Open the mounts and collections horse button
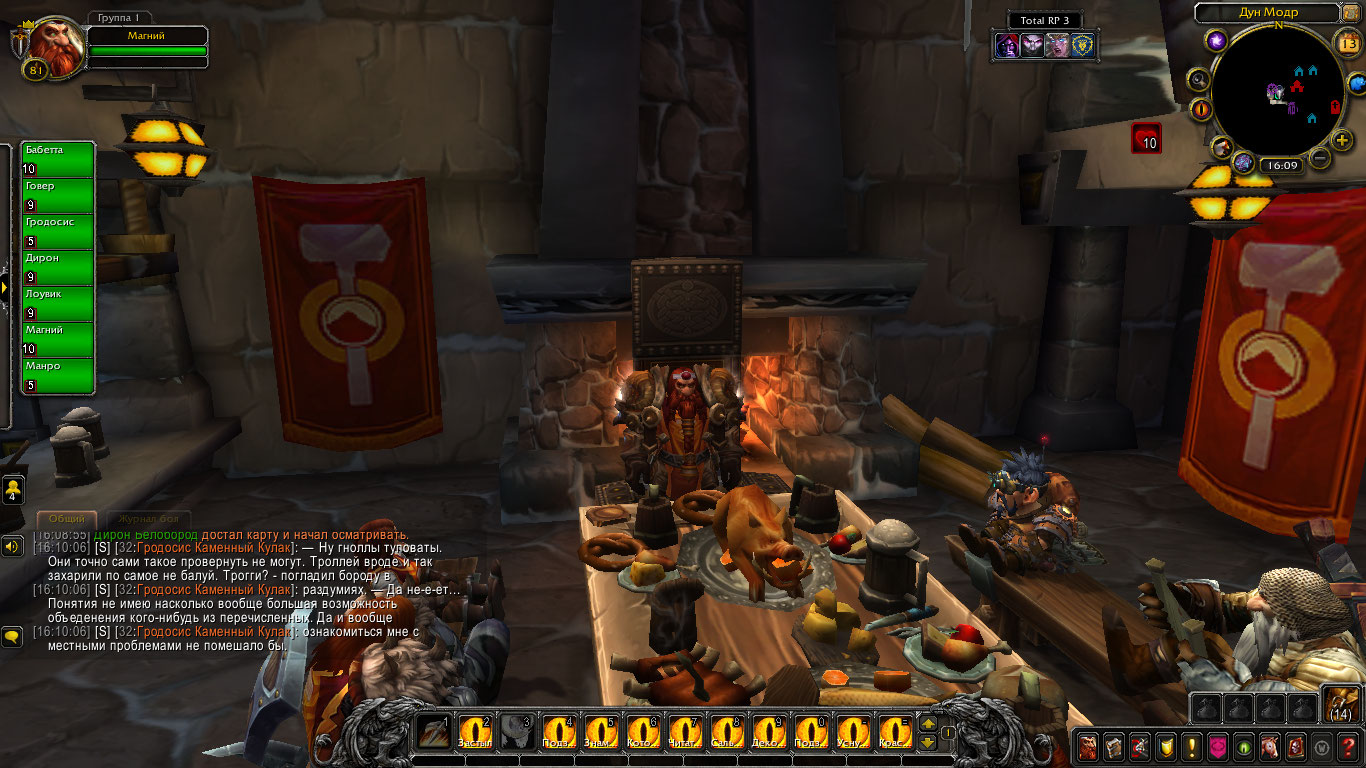Screen dimensions: 1366x768 point(1269,746)
